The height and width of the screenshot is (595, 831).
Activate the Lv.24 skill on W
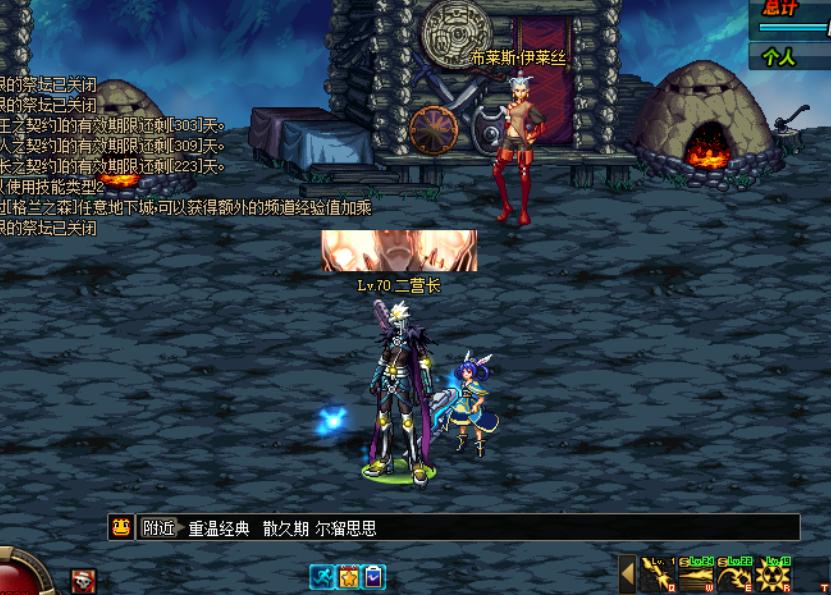tap(696, 575)
